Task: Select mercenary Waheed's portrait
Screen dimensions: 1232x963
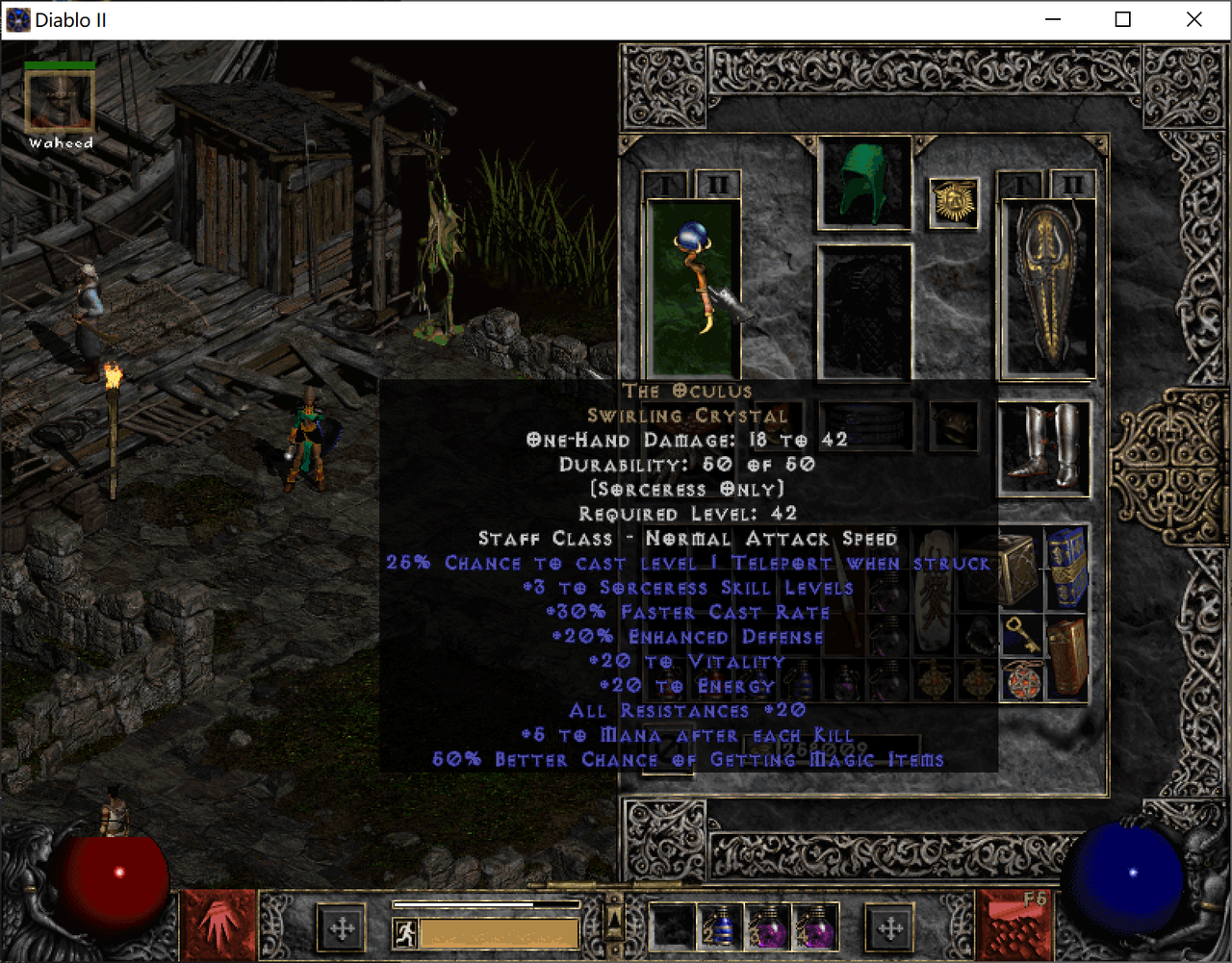Action: click(60, 100)
